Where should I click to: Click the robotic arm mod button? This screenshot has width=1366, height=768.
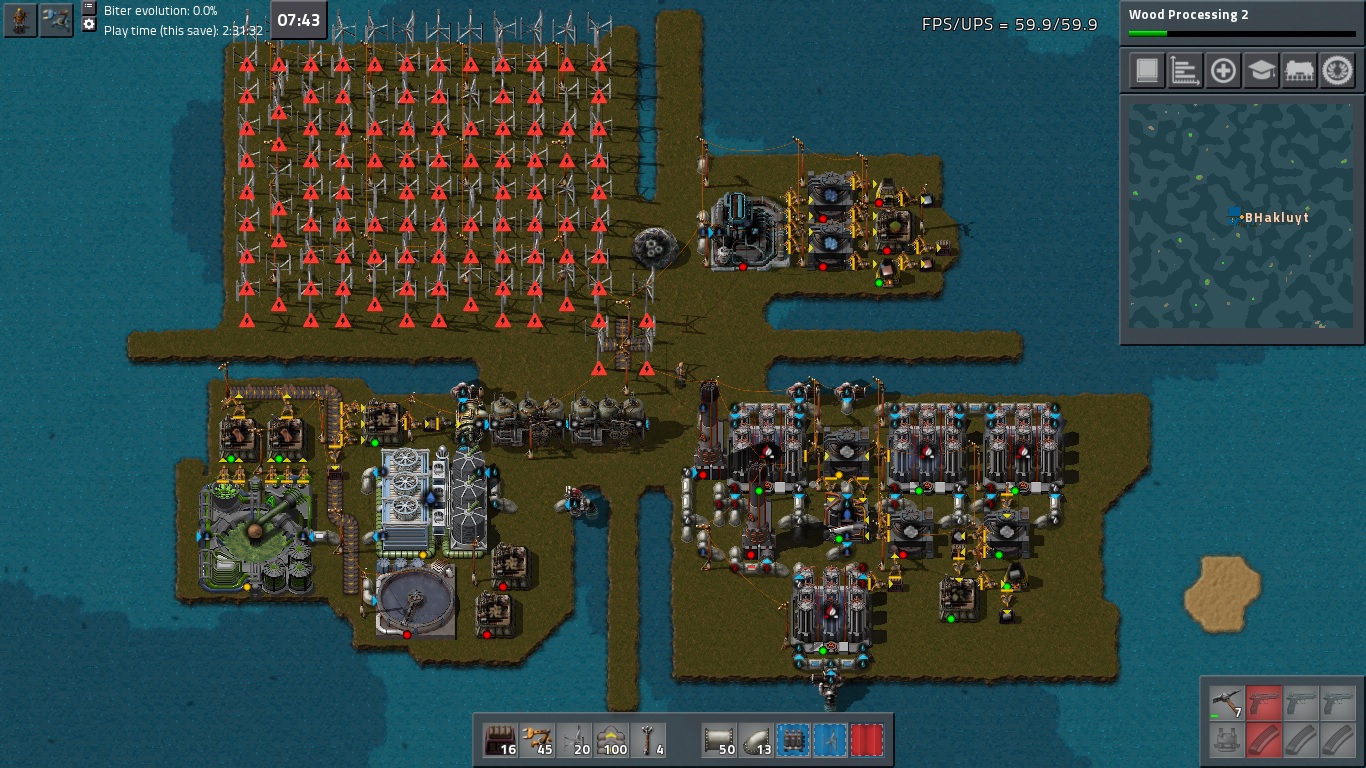(x=56, y=20)
